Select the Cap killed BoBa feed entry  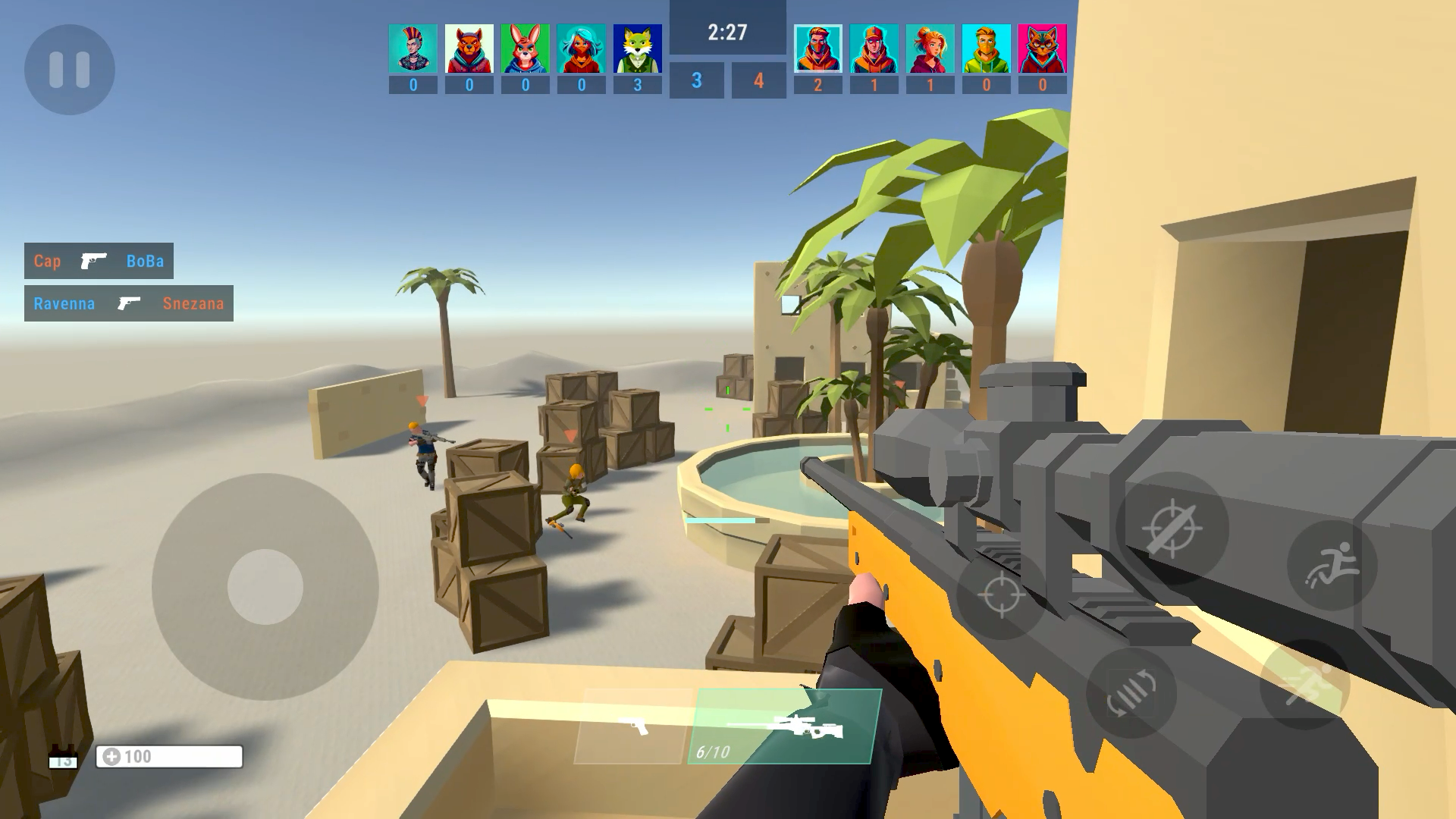click(99, 261)
